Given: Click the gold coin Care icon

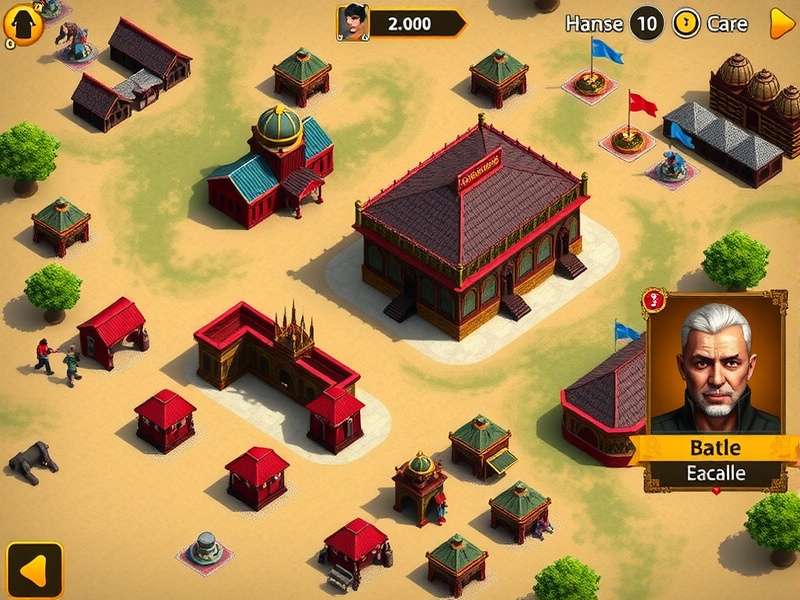Looking at the screenshot, I should (686, 23).
